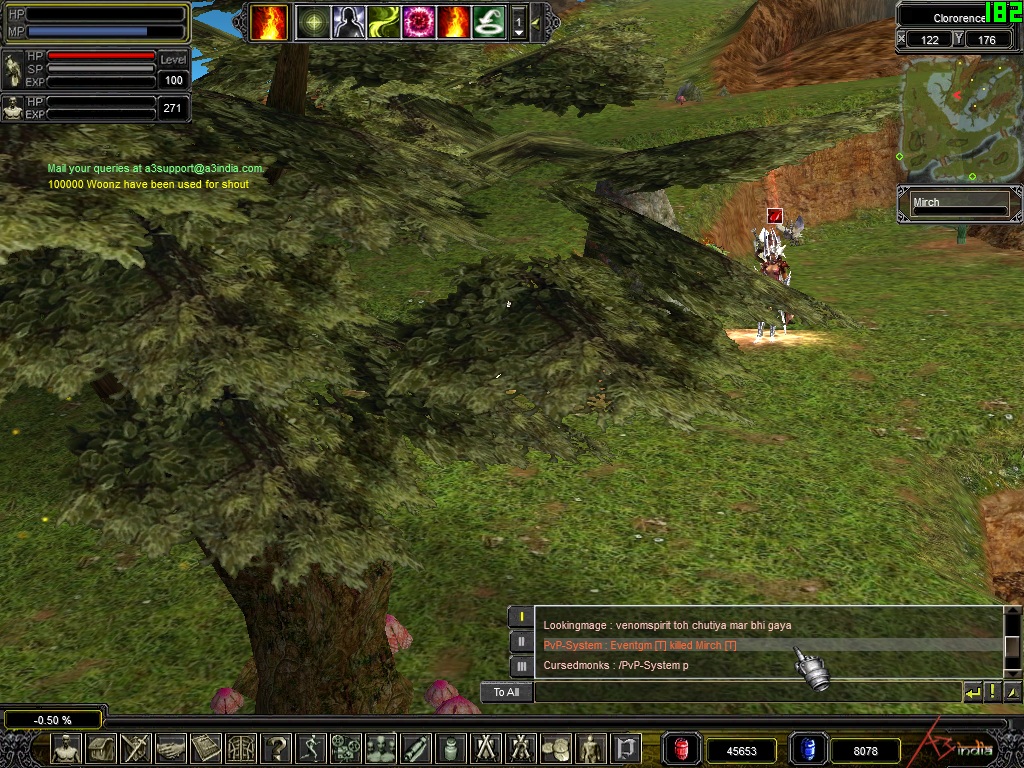Switch skill bar page with the down arrow
This screenshot has width=1024, height=768.
518,32
